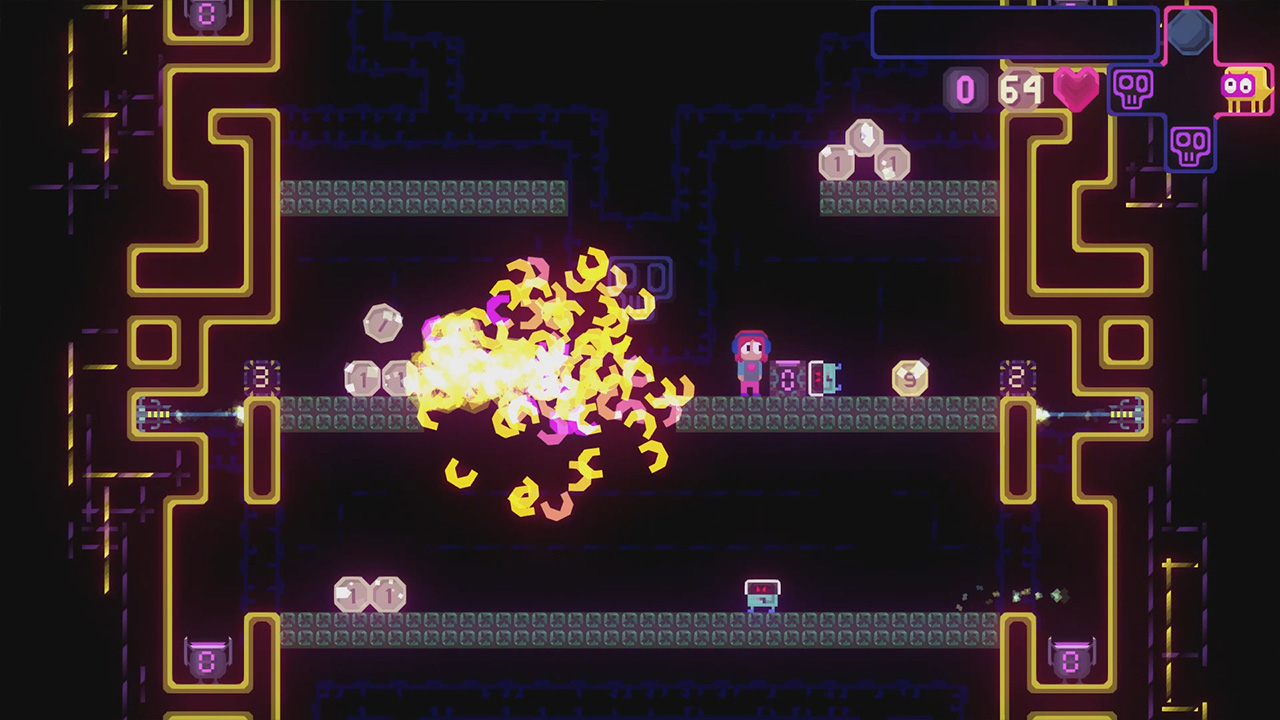Screen dimensions: 1280x720
Task: Select the beige counter showing 64
Action: pos(1022,90)
